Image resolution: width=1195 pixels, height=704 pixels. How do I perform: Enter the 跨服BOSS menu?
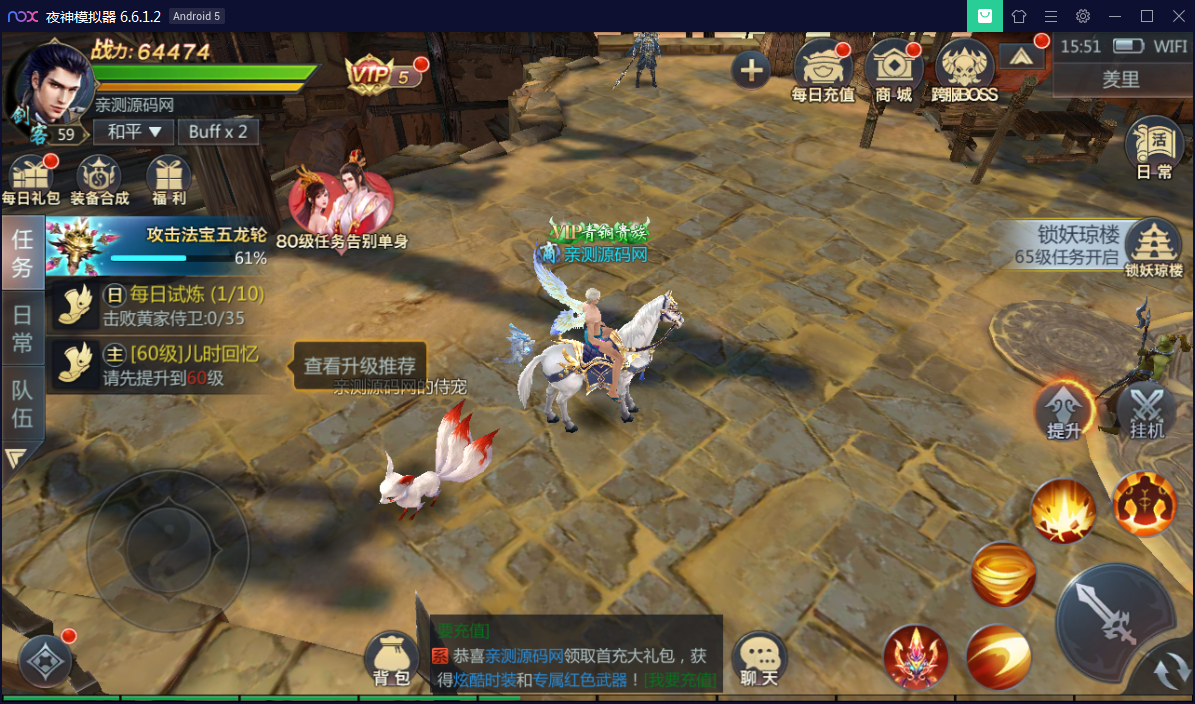965,70
